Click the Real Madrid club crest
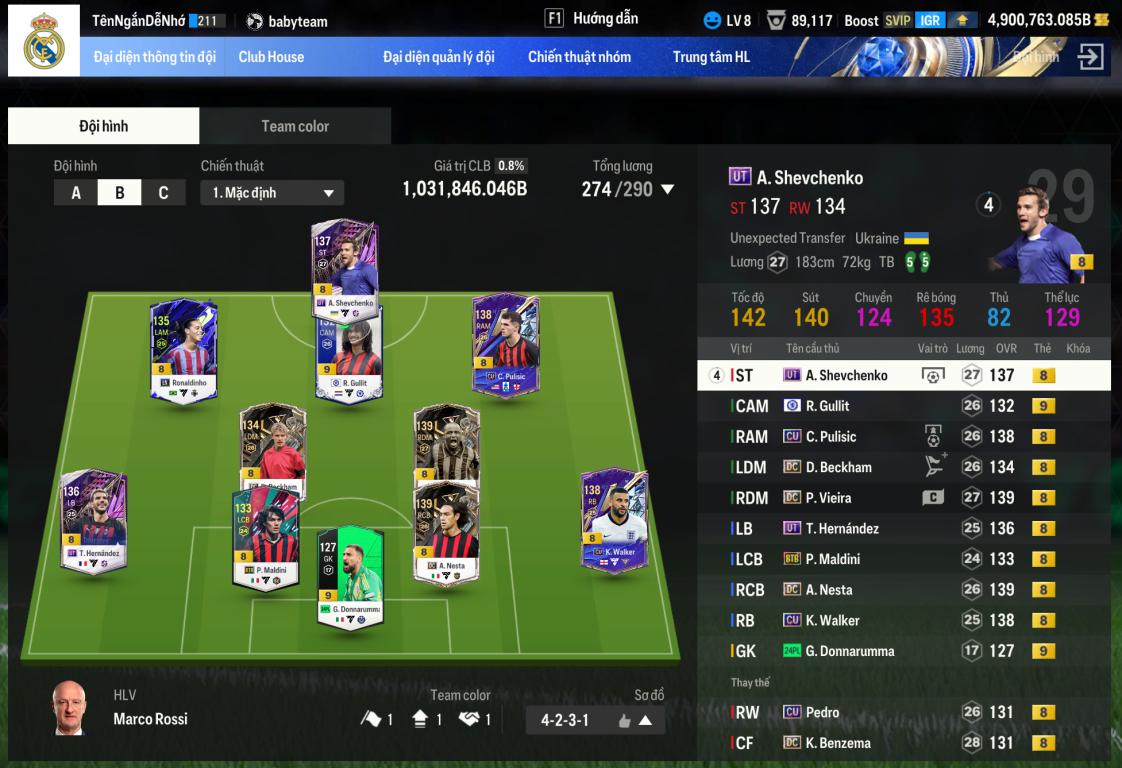 tap(44, 41)
